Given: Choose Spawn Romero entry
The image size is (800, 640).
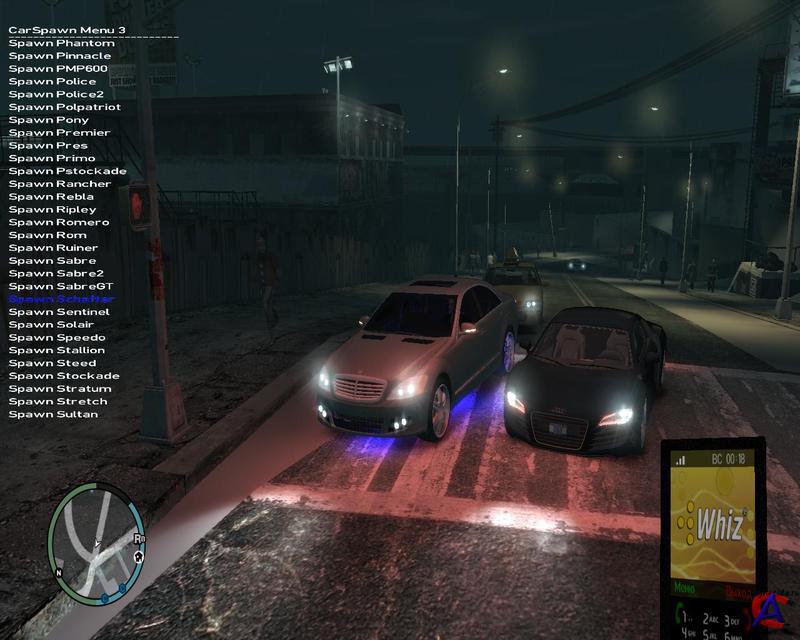Looking at the screenshot, I should [x=59, y=222].
